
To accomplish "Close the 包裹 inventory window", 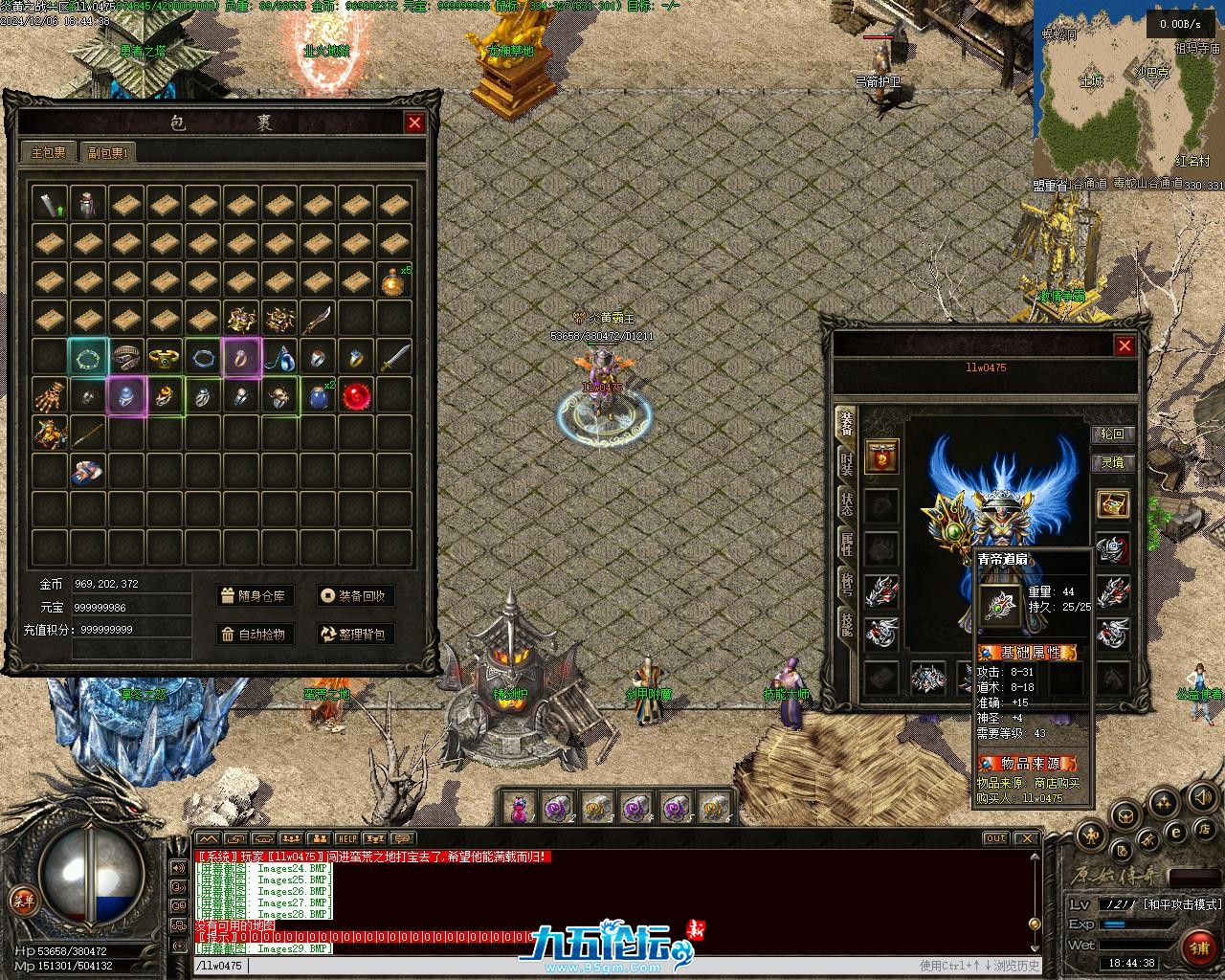I will pos(414,122).
